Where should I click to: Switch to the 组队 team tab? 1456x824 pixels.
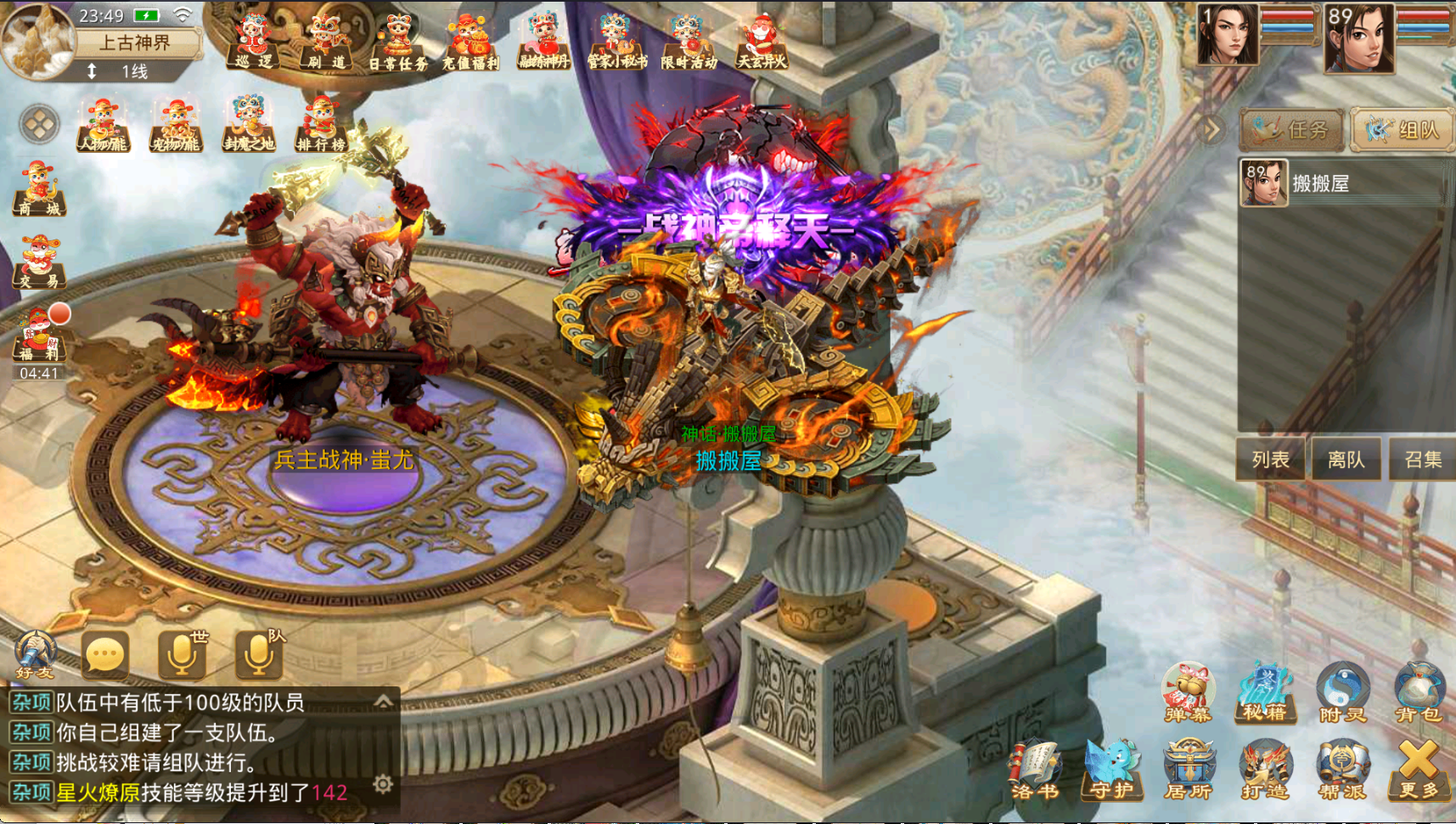1403,130
